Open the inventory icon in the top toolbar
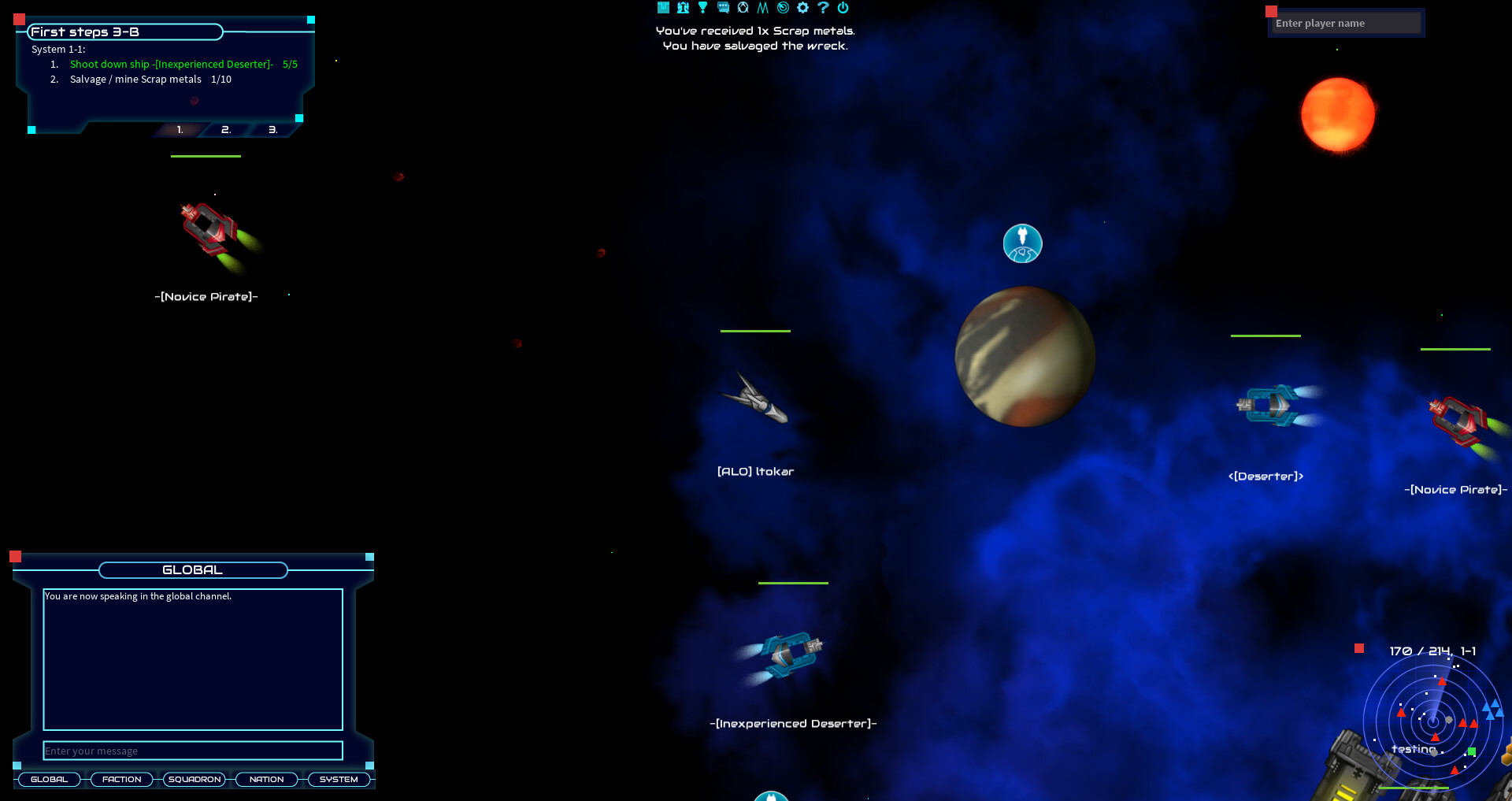This screenshot has width=1512, height=801. [663, 7]
